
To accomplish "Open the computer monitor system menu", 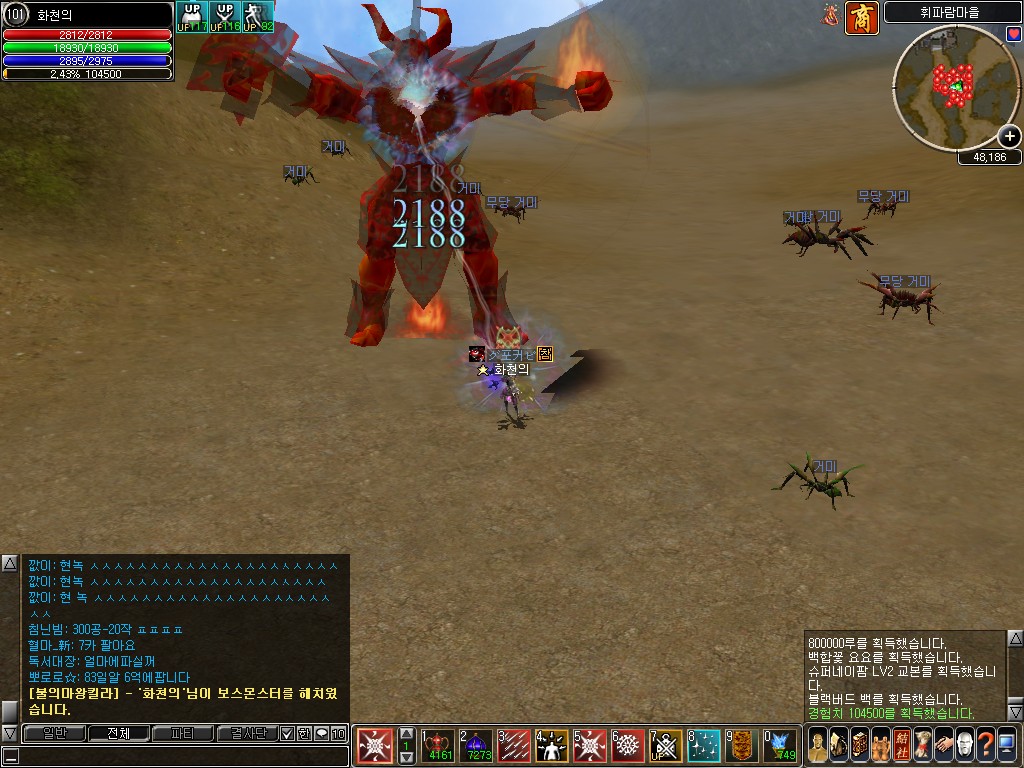I will (x=1006, y=745).
